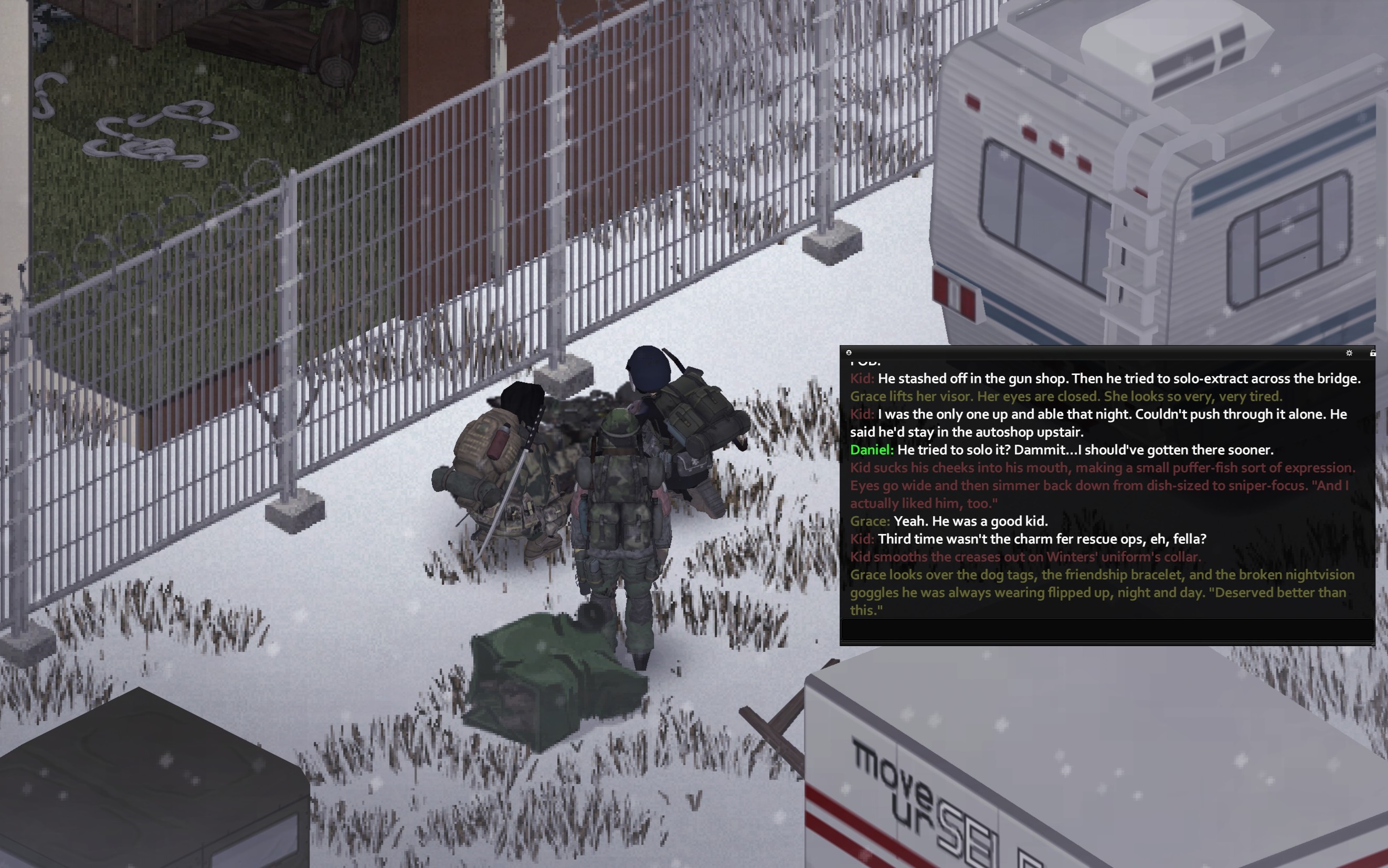
Task: Open chat settings with the gear icon
Action: (x=1349, y=353)
